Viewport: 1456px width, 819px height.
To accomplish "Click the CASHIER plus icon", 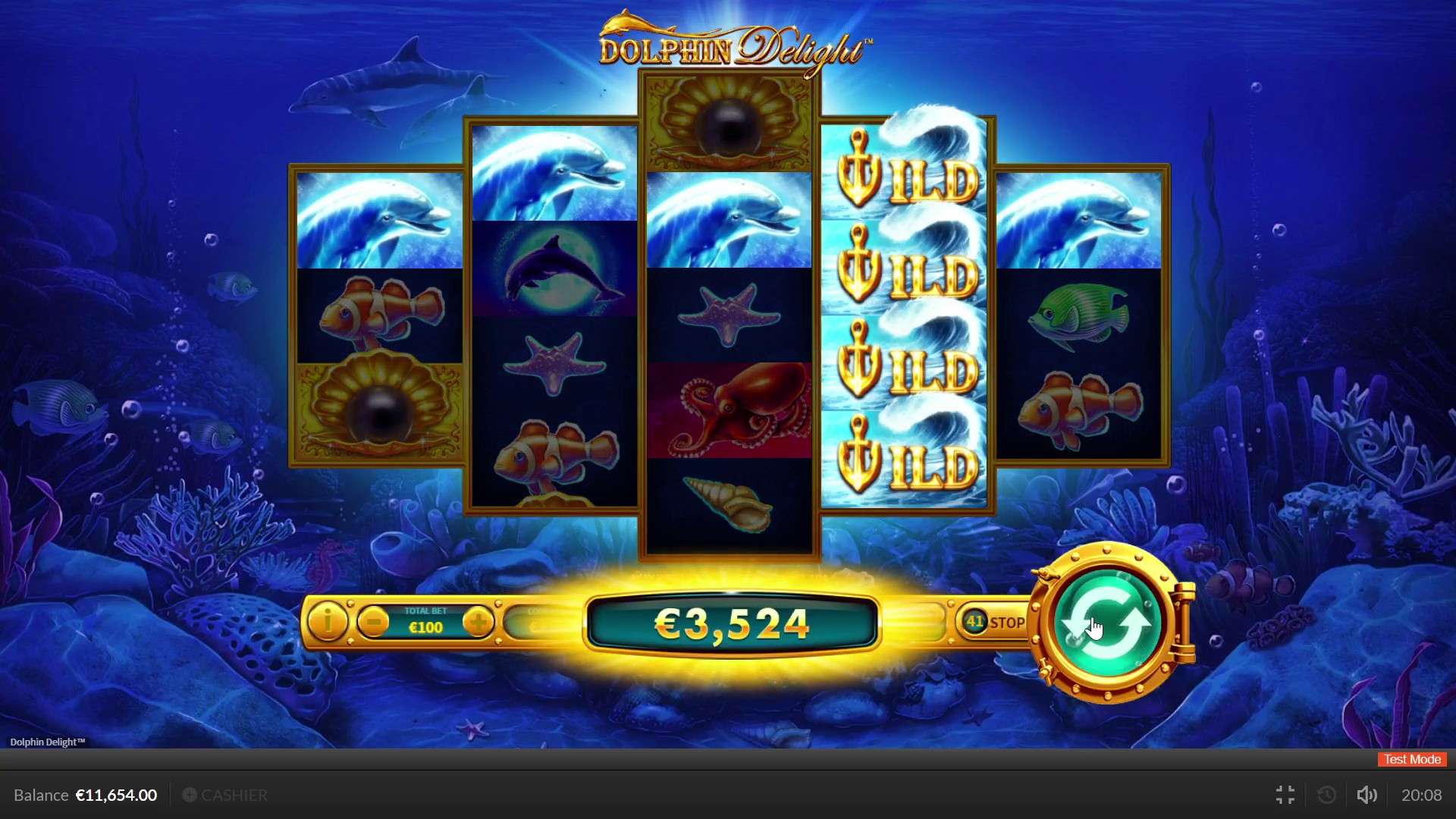I will [190, 795].
